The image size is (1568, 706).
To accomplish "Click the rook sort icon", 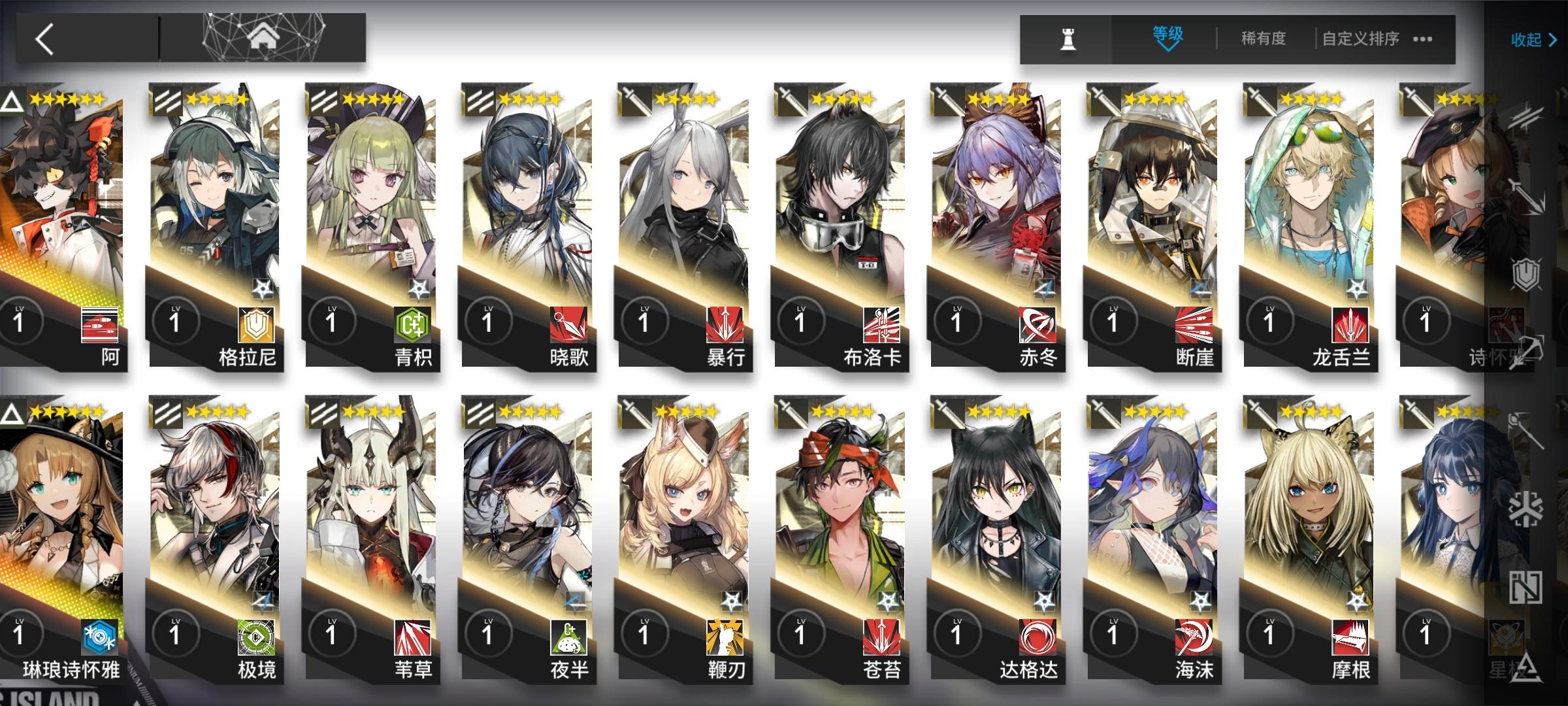I will (1068, 38).
